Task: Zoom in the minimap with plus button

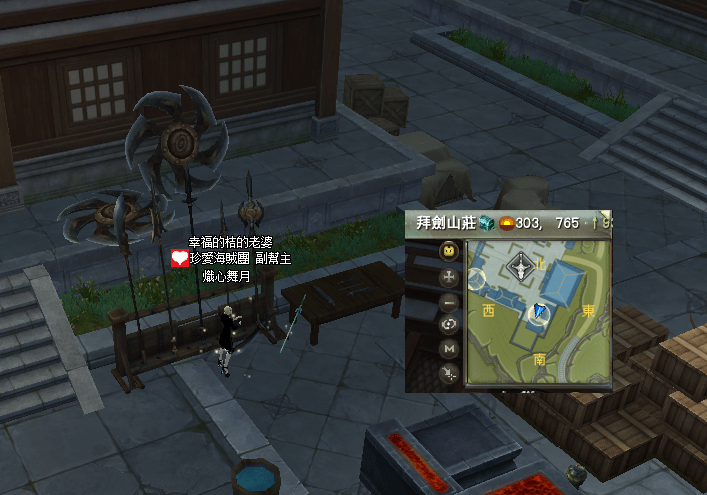Action: (450, 276)
